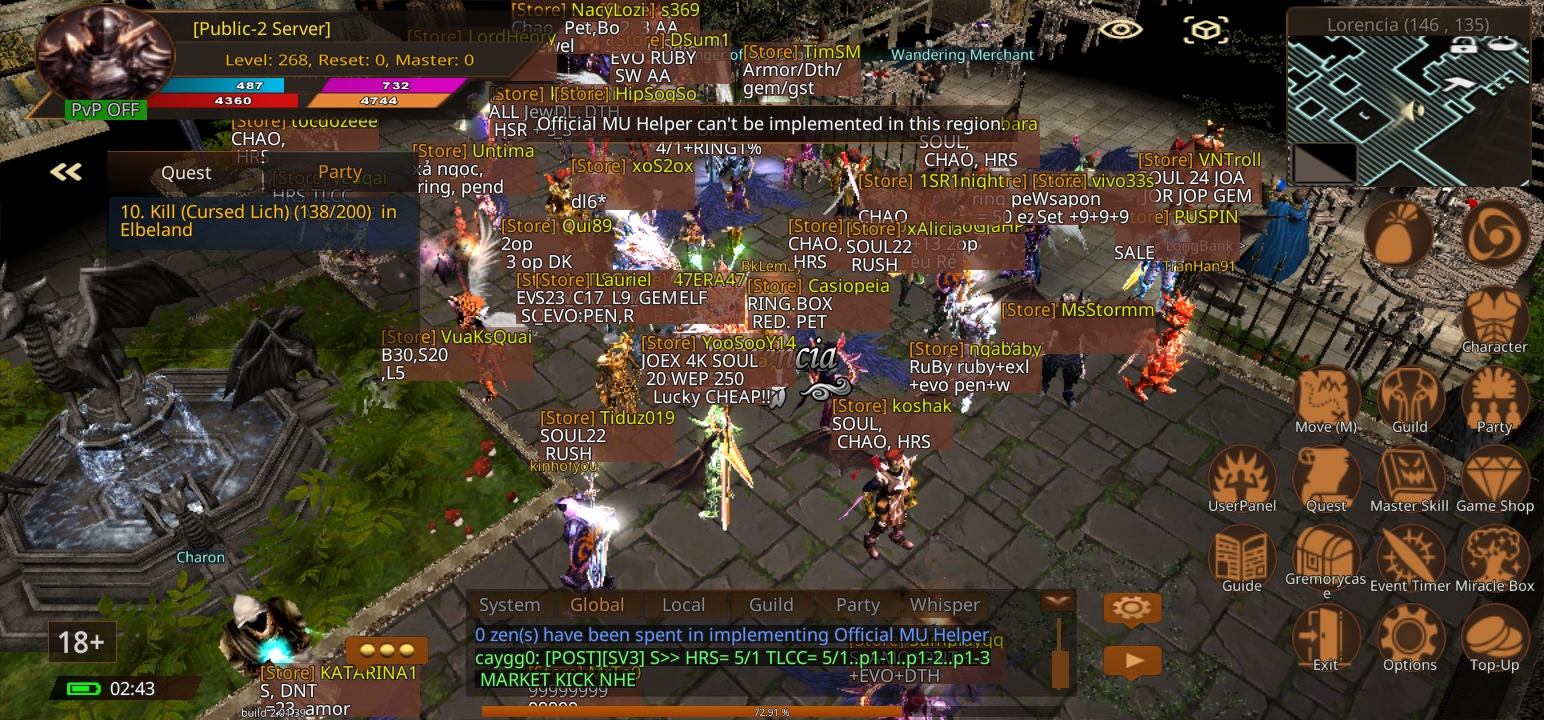Open the Top-Up coins menu
The image size is (1544, 720).
pos(1494,636)
